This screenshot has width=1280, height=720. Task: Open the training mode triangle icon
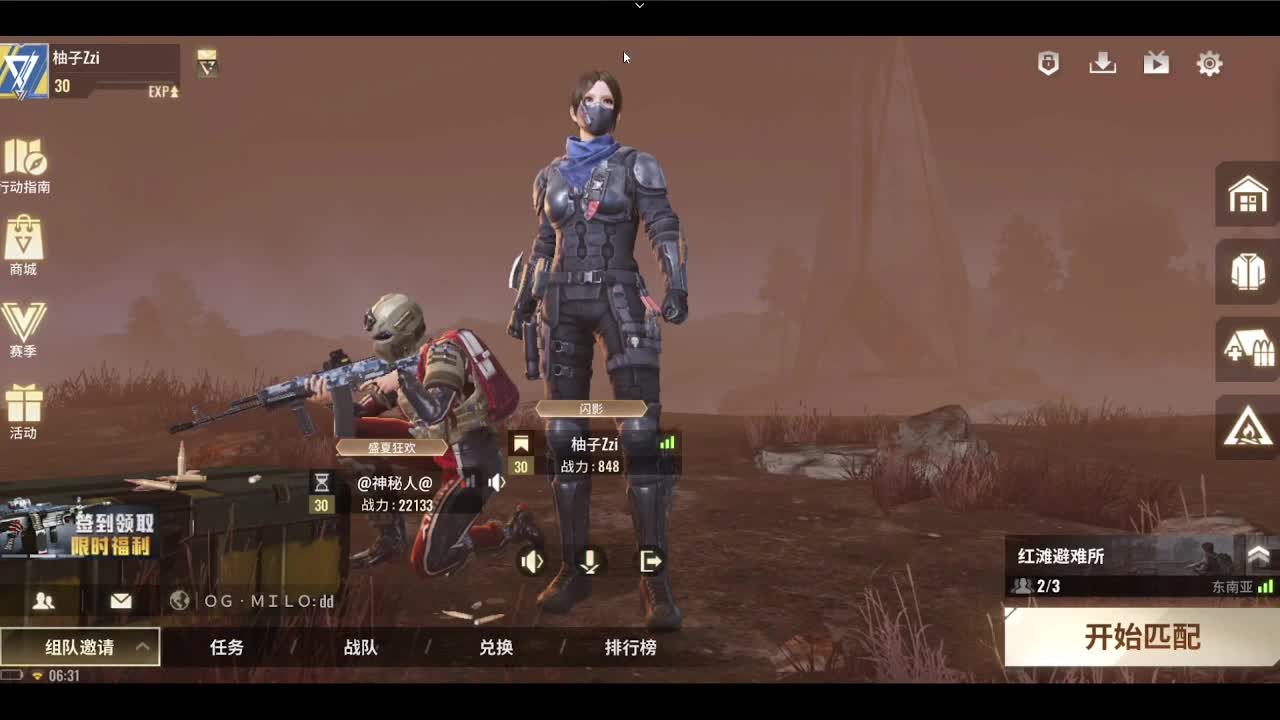point(1246,430)
